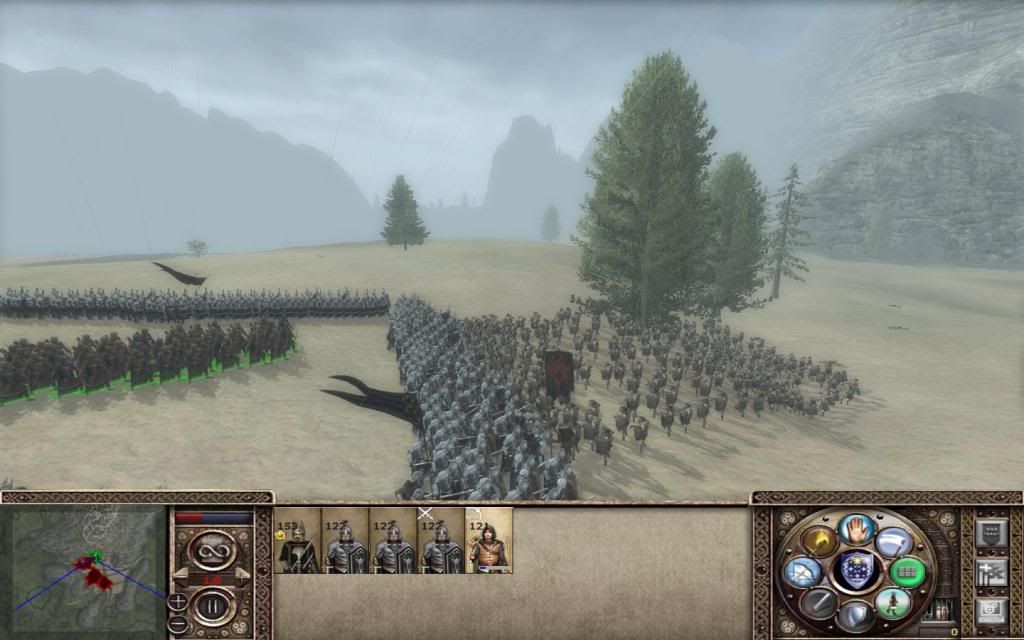Viewport: 1024px width, 640px height.
Task: Click the sword icon on command wheel
Action: point(819,602)
